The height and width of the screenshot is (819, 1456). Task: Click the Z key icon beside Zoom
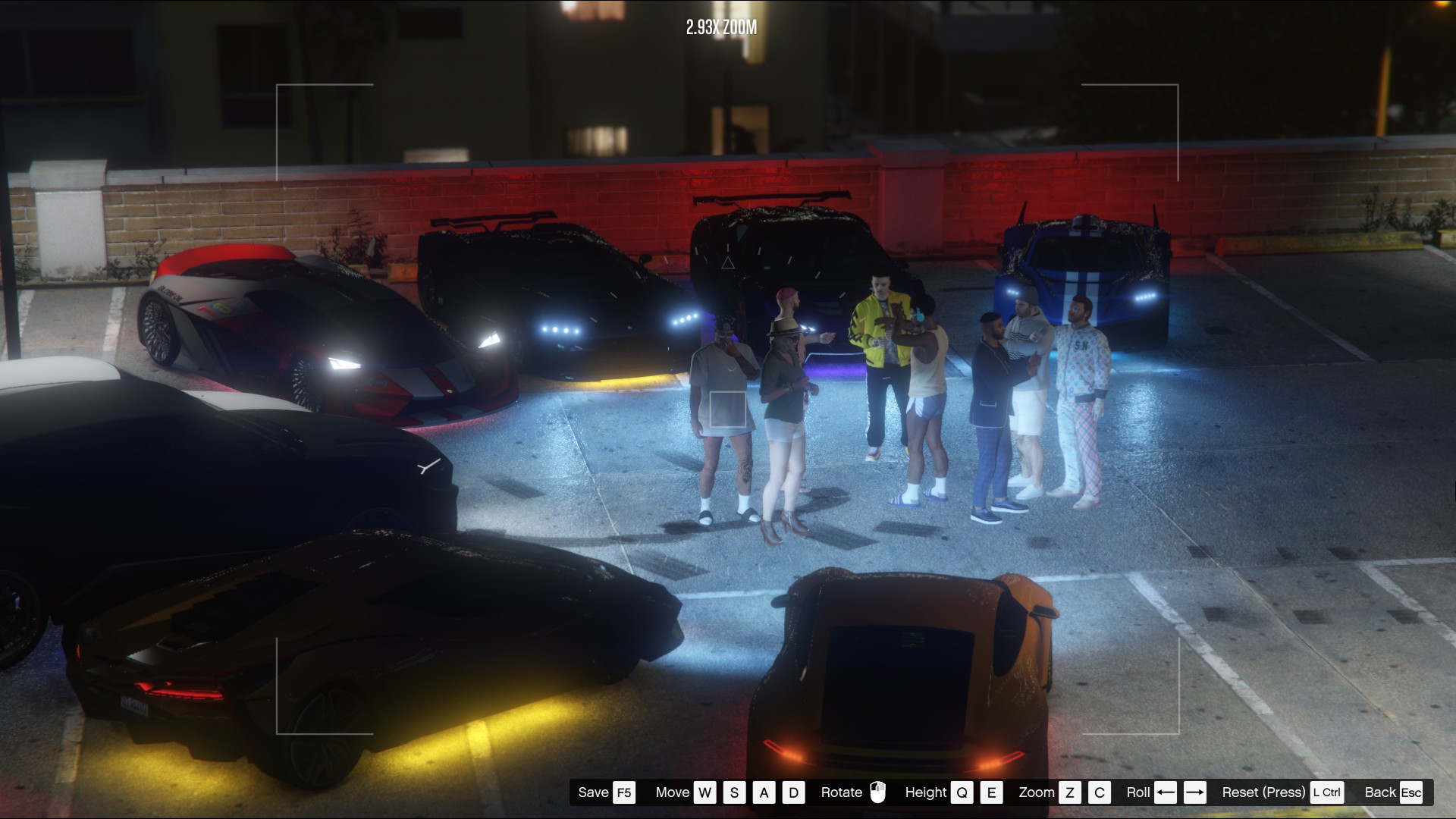tap(1071, 792)
